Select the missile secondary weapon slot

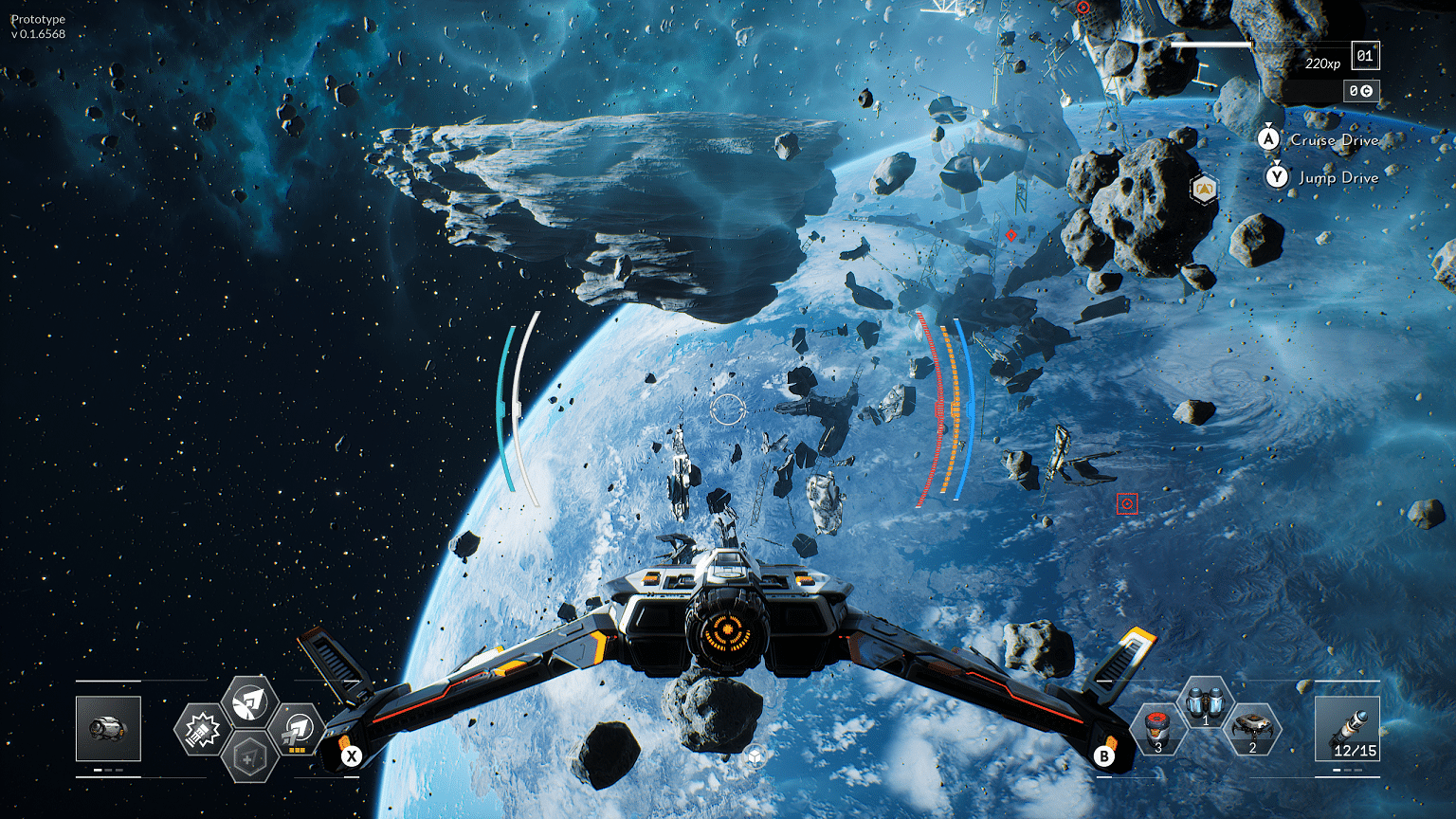tap(1347, 728)
